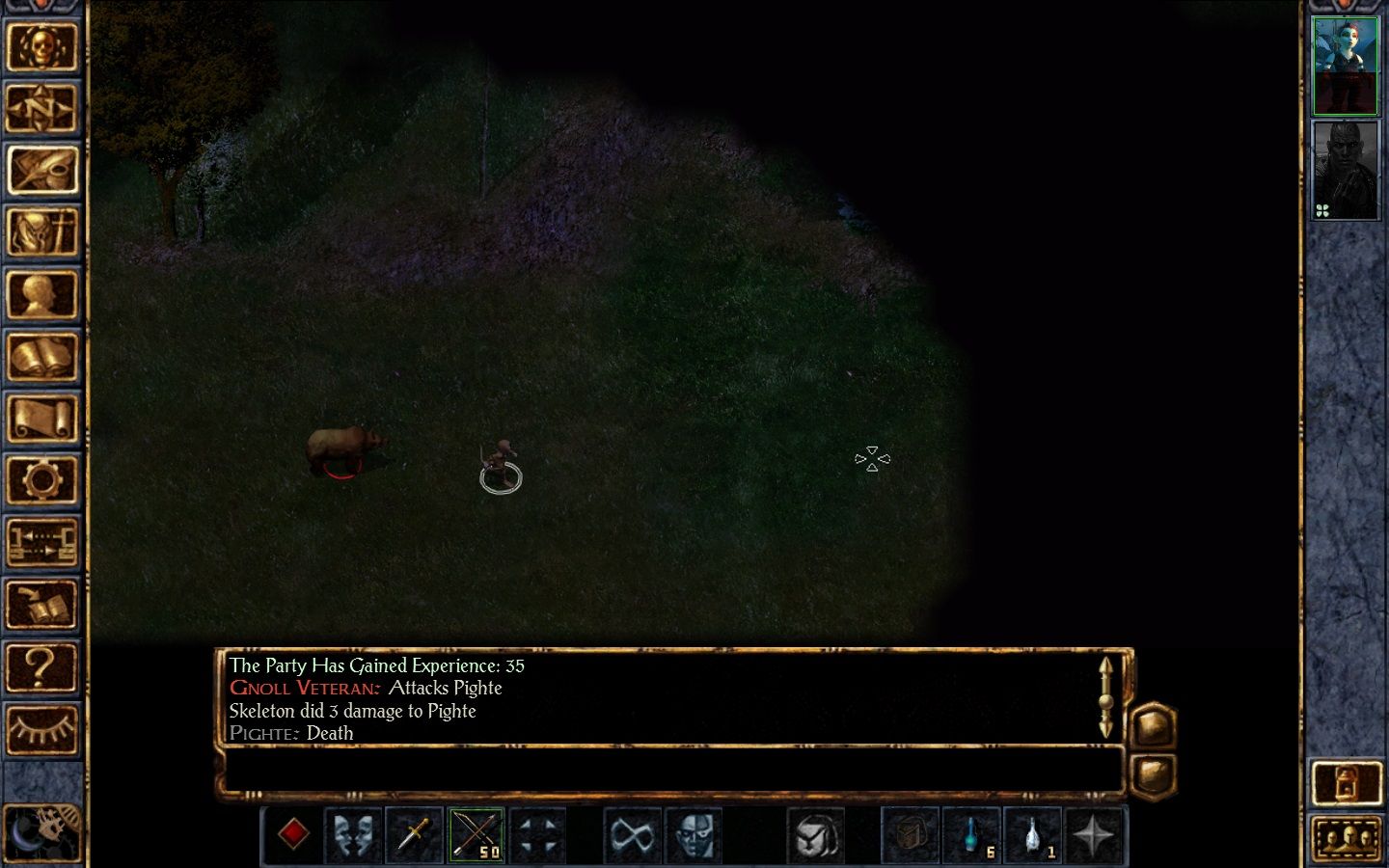Select the blue-haired character portrait
1389x868 pixels.
tap(1346, 65)
